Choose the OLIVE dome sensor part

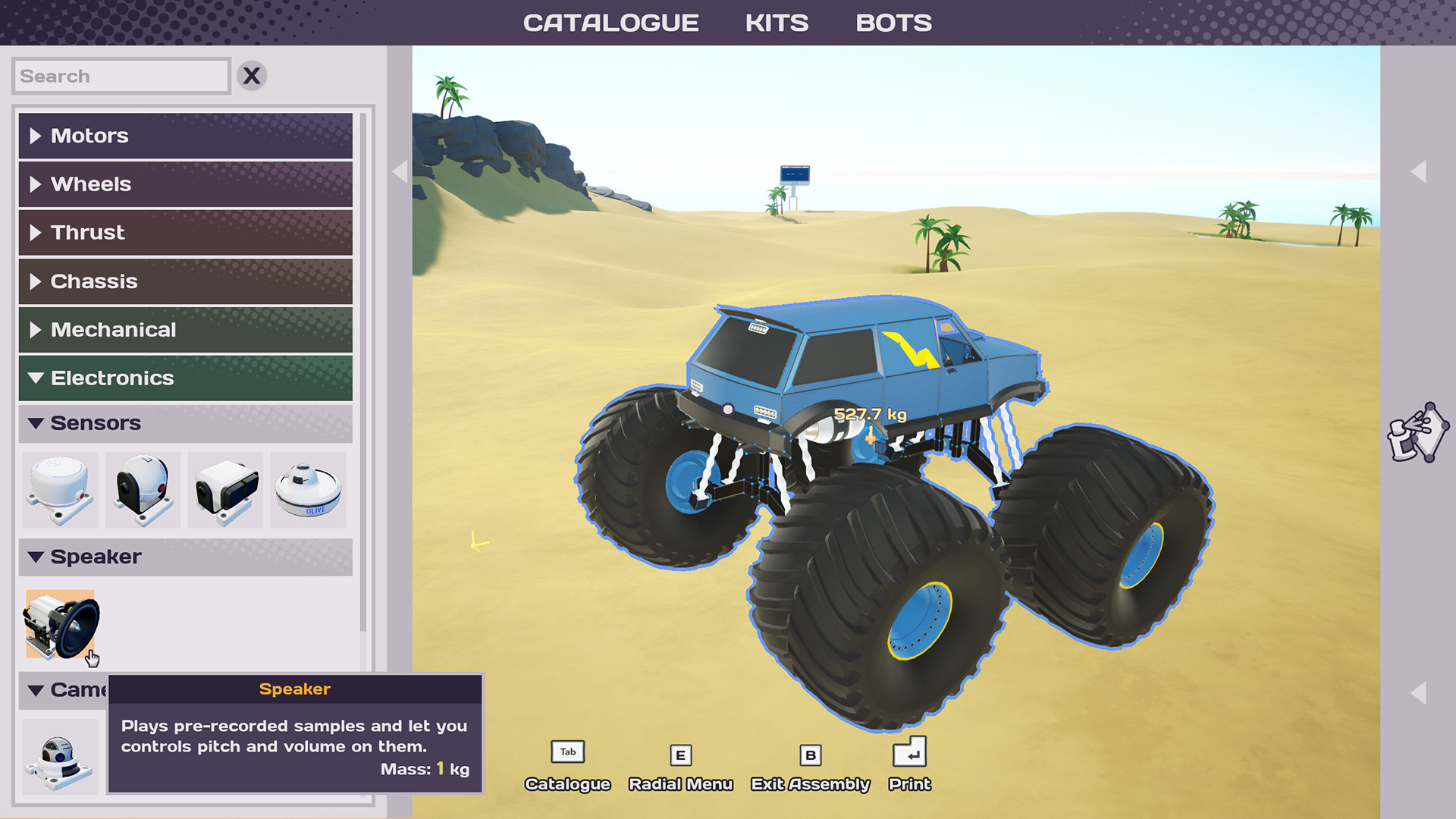click(308, 490)
